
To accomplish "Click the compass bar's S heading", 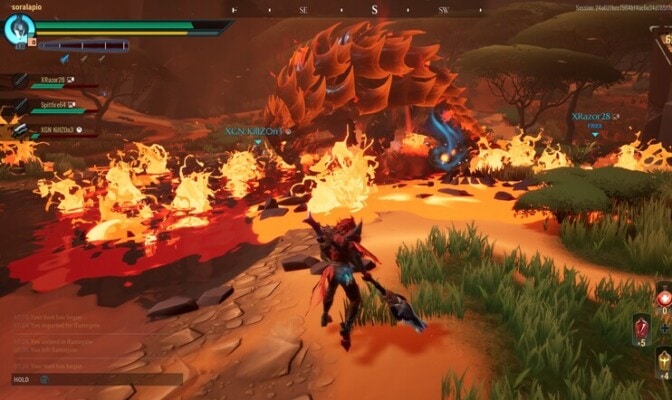I will click(x=375, y=9).
